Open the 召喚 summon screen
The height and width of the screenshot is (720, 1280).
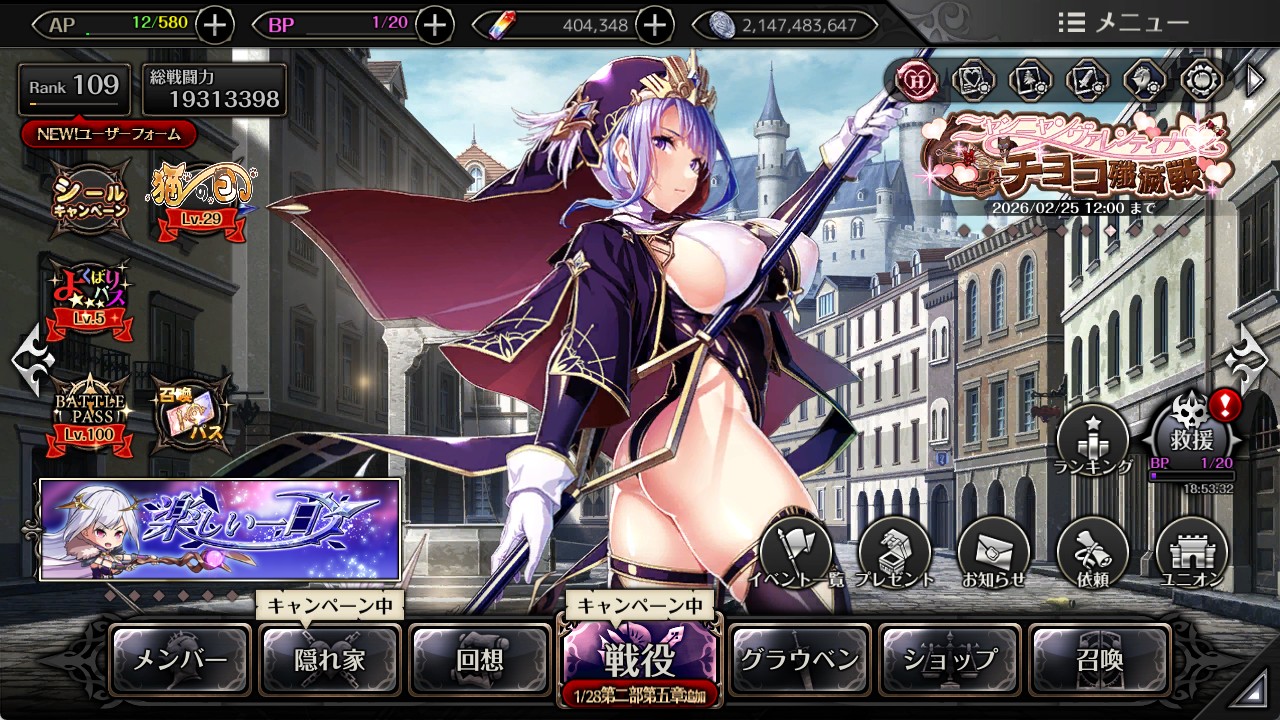[1099, 660]
